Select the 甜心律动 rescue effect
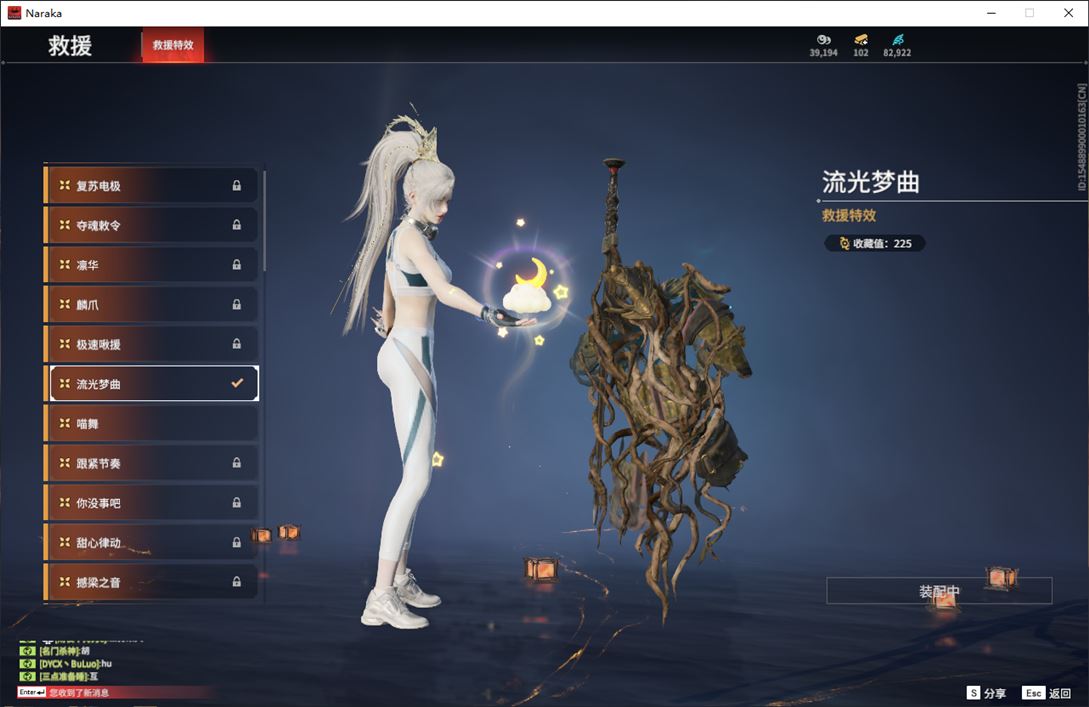This screenshot has width=1089, height=707. coord(152,542)
